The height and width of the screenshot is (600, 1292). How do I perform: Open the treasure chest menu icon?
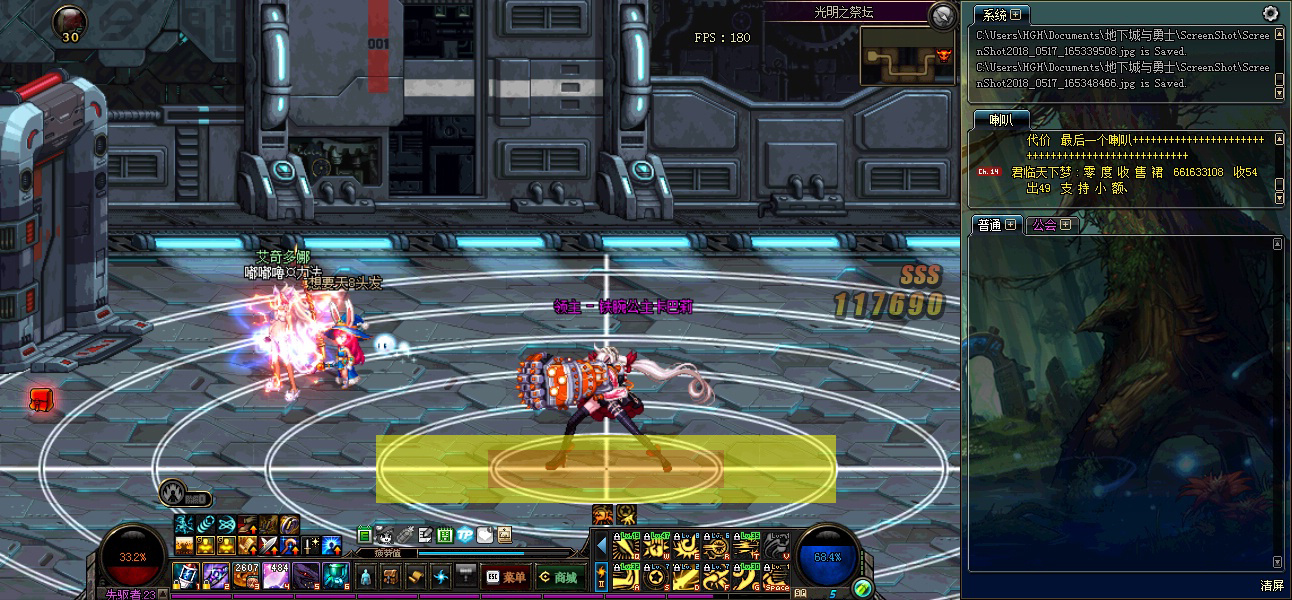tap(390, 577)
